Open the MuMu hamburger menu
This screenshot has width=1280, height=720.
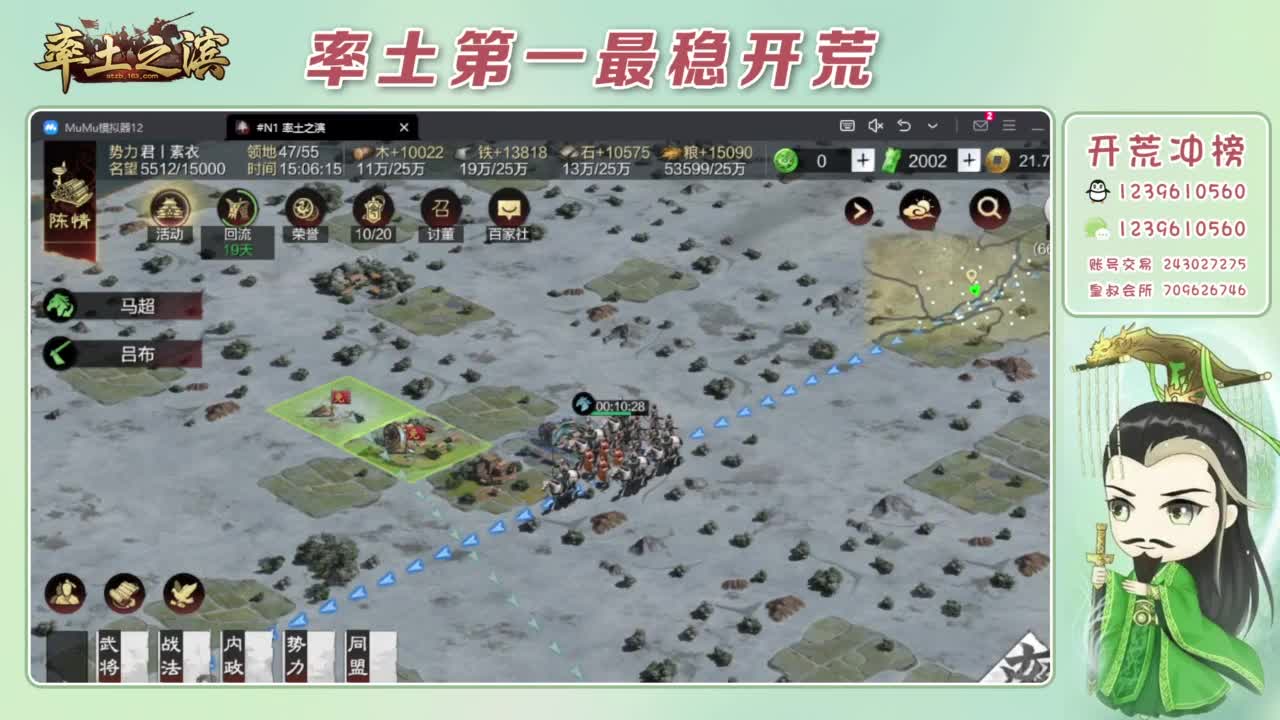(x=1008, y=126)
